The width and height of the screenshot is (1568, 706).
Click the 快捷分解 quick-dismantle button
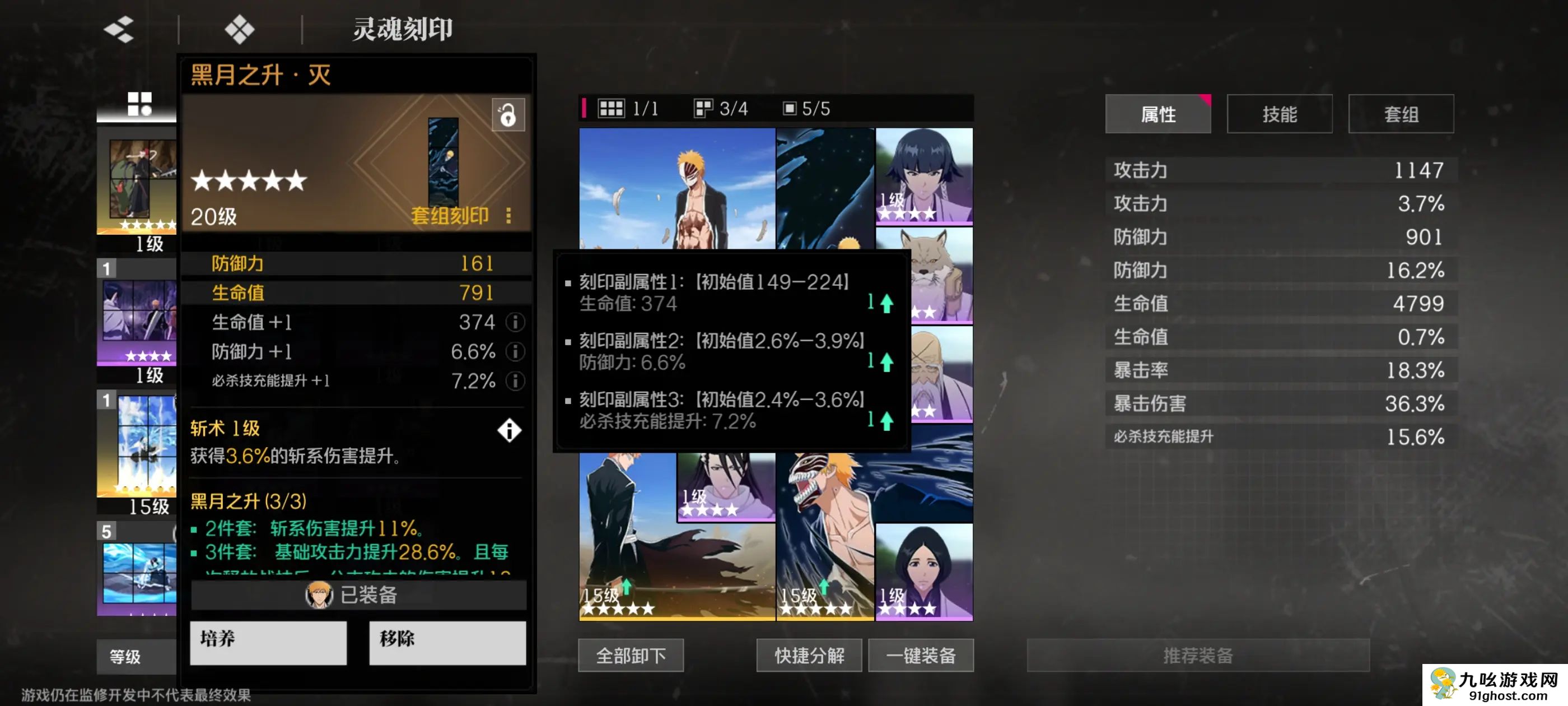809,655
